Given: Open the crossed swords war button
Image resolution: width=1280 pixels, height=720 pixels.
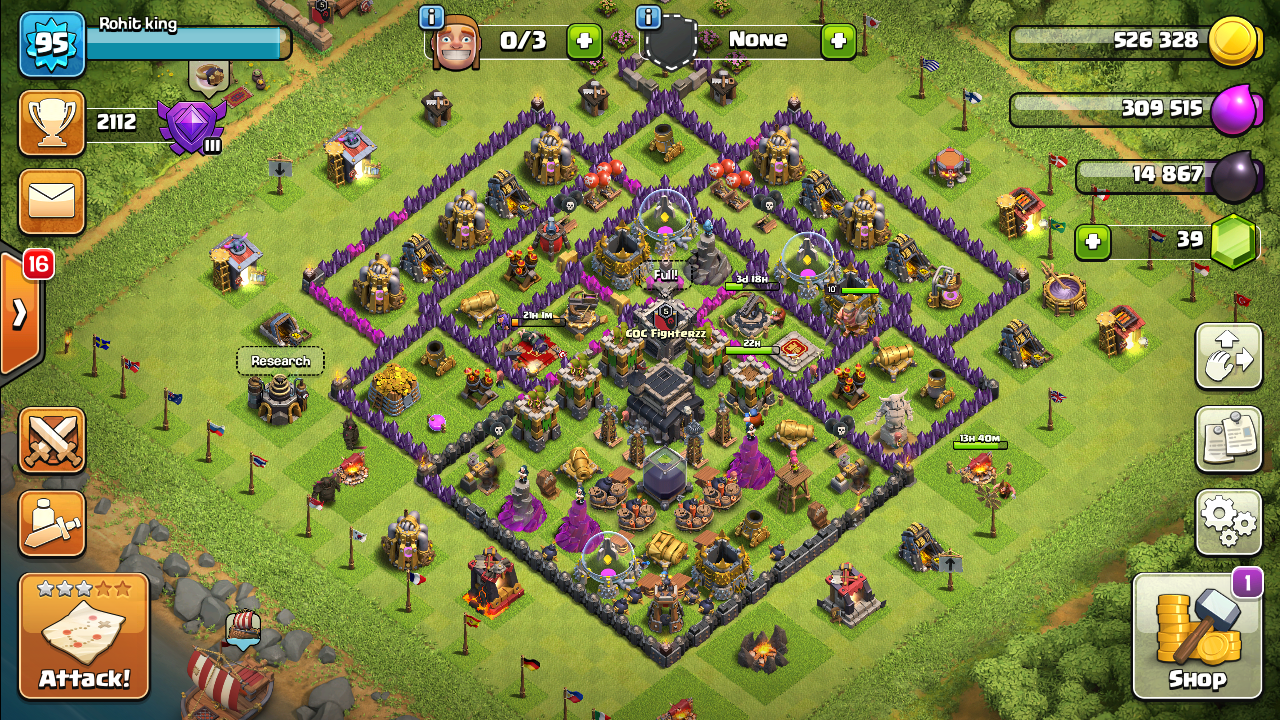Looking at the screenshot, I should click(52, 440).
